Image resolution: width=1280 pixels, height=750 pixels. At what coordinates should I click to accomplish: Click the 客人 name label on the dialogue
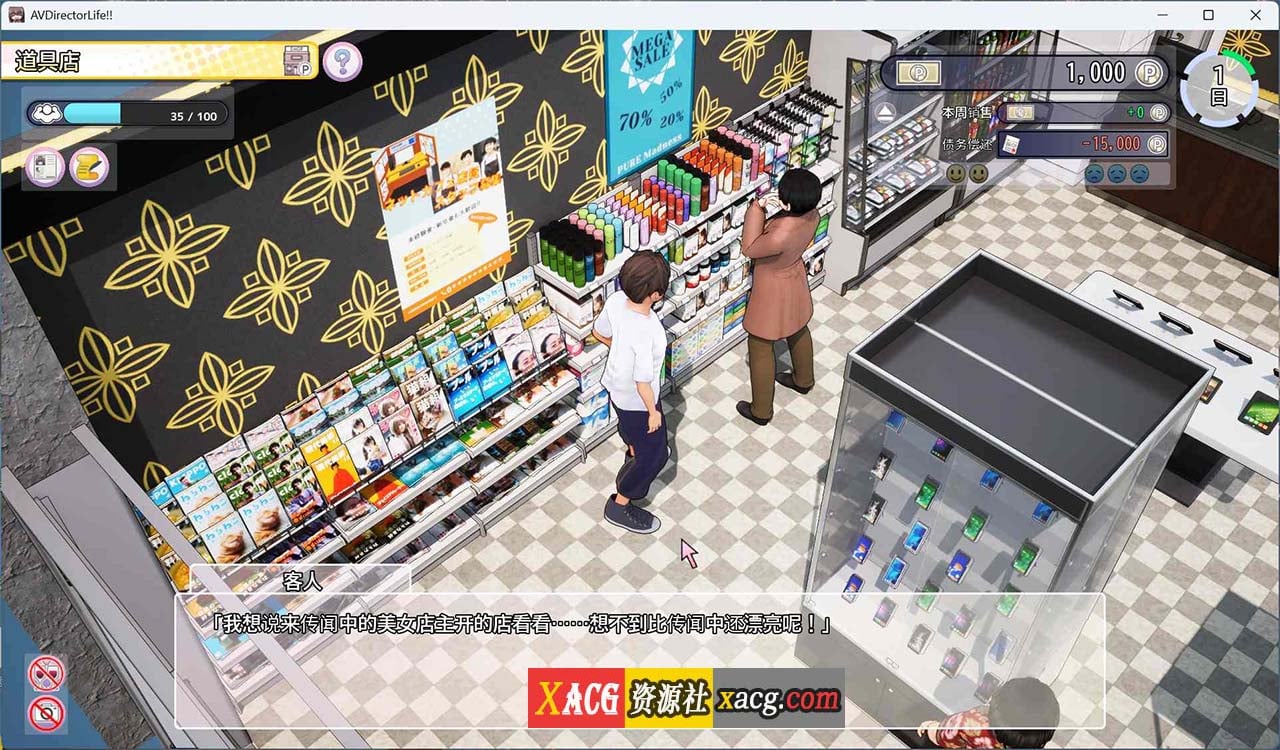coord(305,581)
